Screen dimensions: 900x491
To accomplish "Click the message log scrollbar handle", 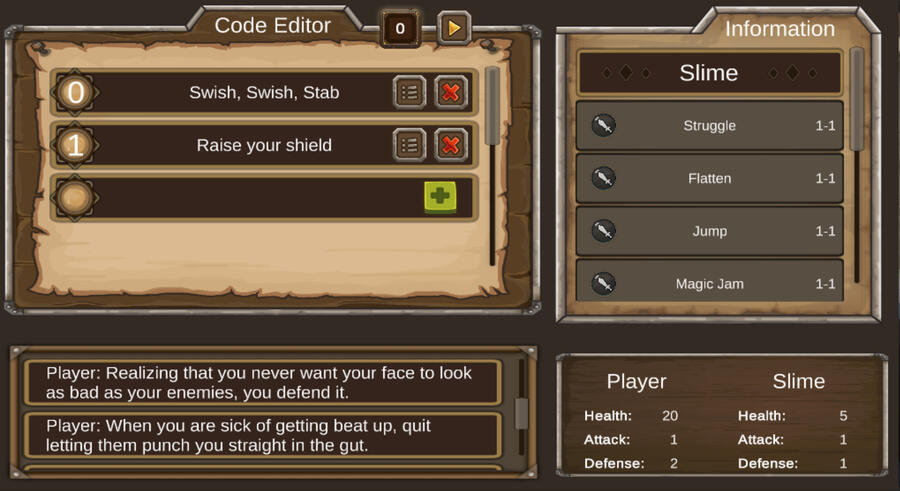I will point(520,412).
